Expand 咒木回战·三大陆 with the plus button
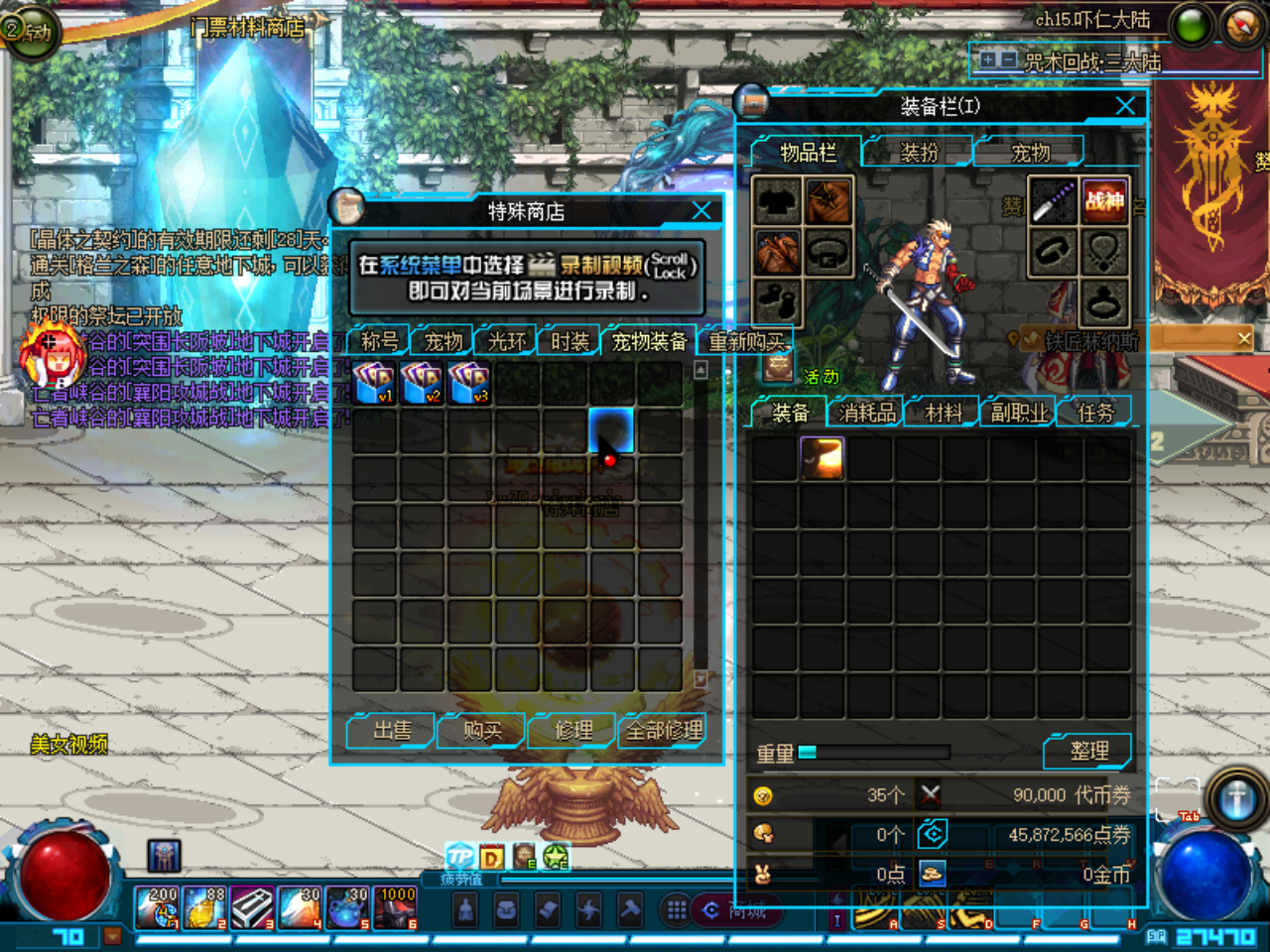This screenshot has width=1270, height=952. (x=988, y=59)
